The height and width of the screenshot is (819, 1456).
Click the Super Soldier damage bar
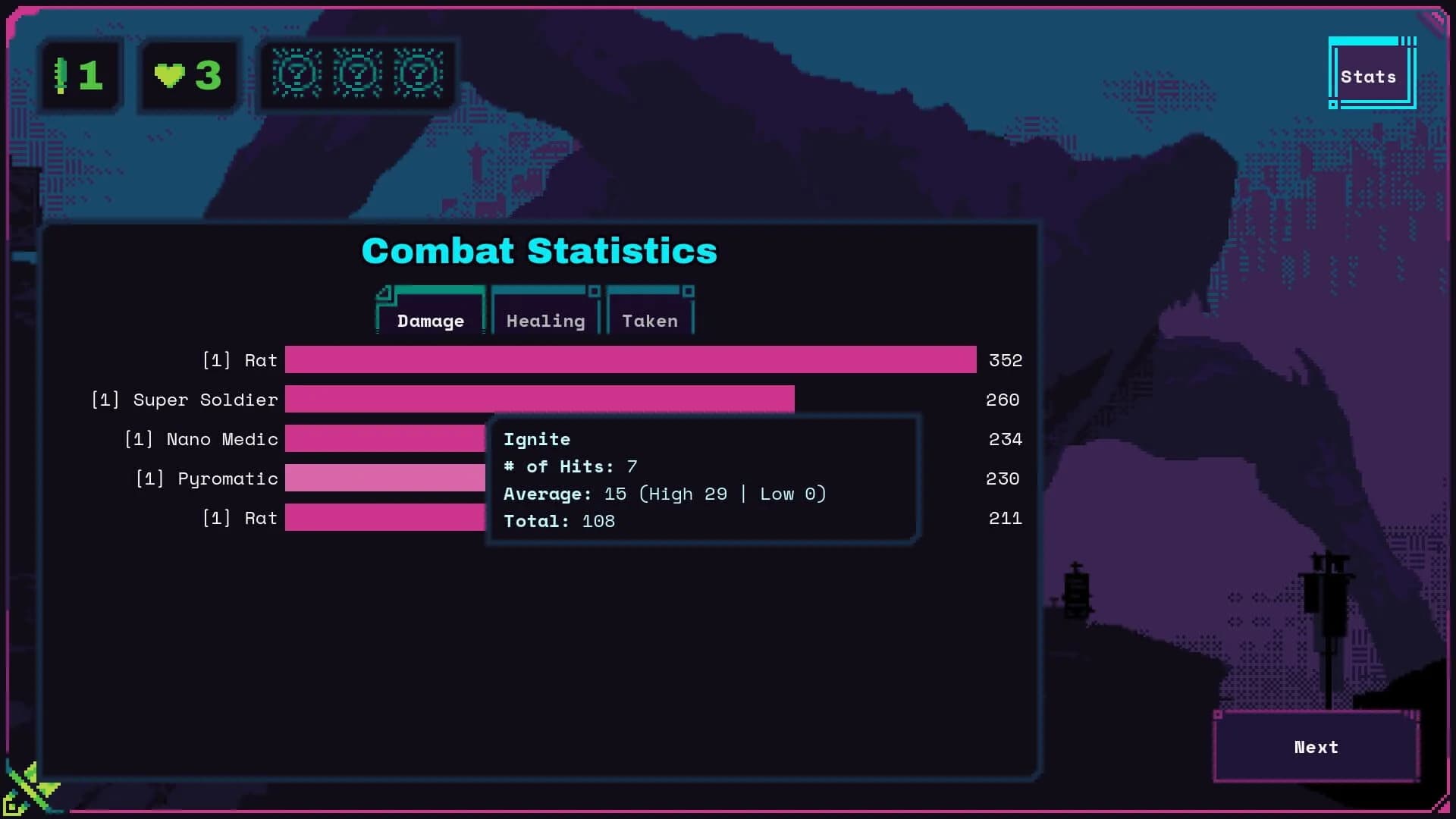click(538, 400)
